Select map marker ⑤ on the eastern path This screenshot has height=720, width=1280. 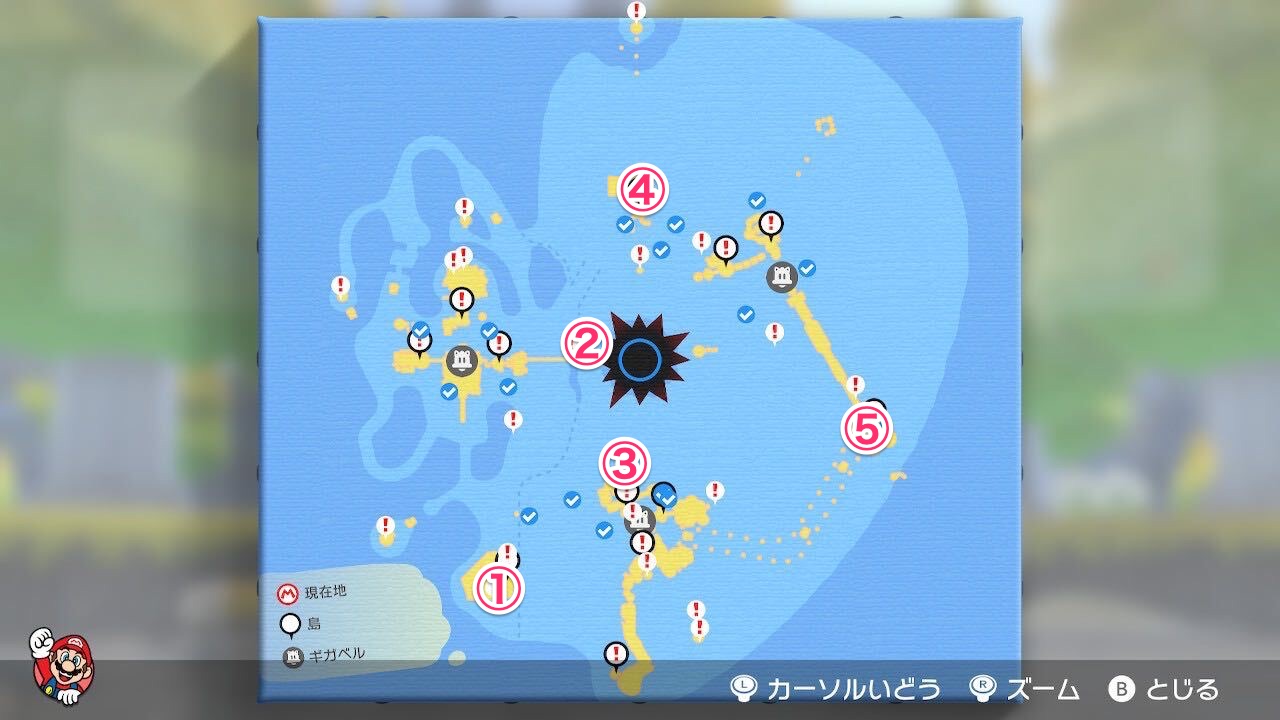[x=869, y=428]
